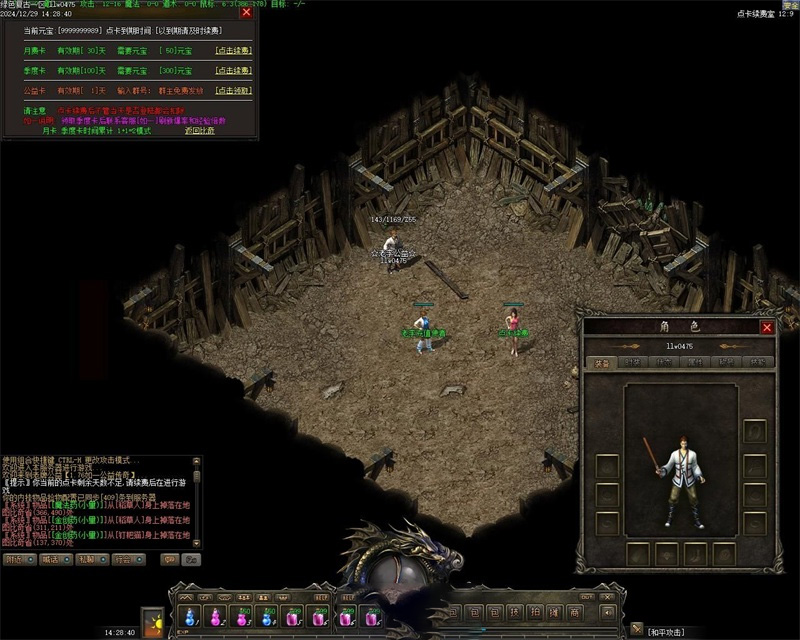Close the 角色 character panel
800x640 pixels.
767,327
